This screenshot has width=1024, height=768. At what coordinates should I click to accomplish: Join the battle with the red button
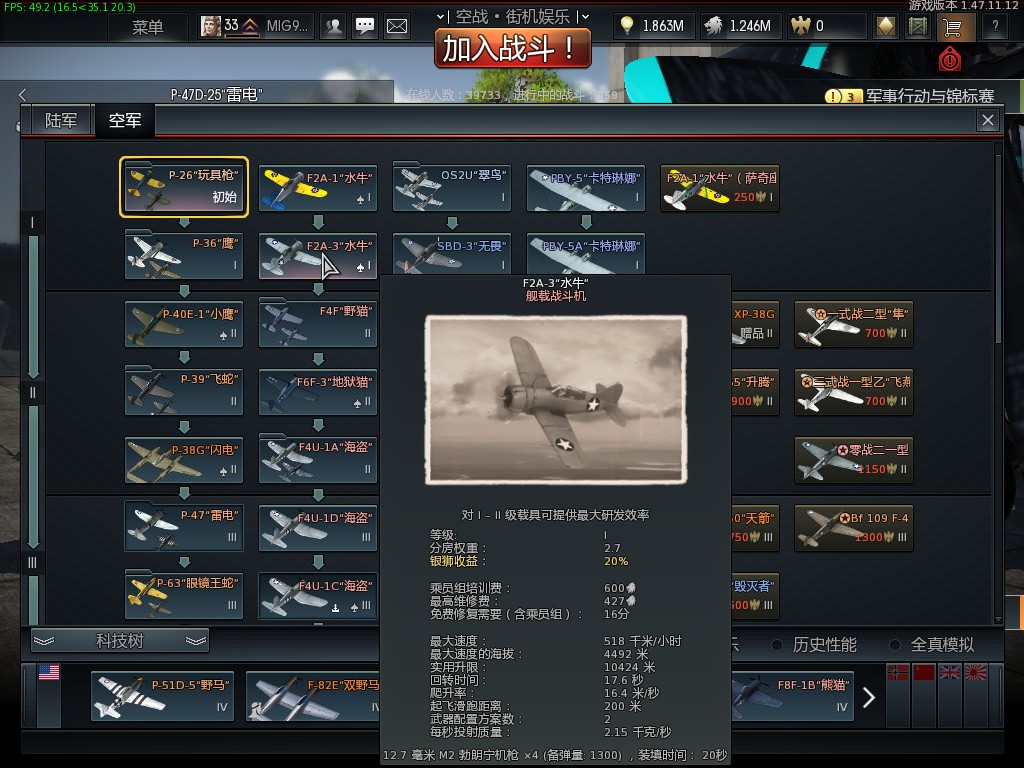point(511,48)
